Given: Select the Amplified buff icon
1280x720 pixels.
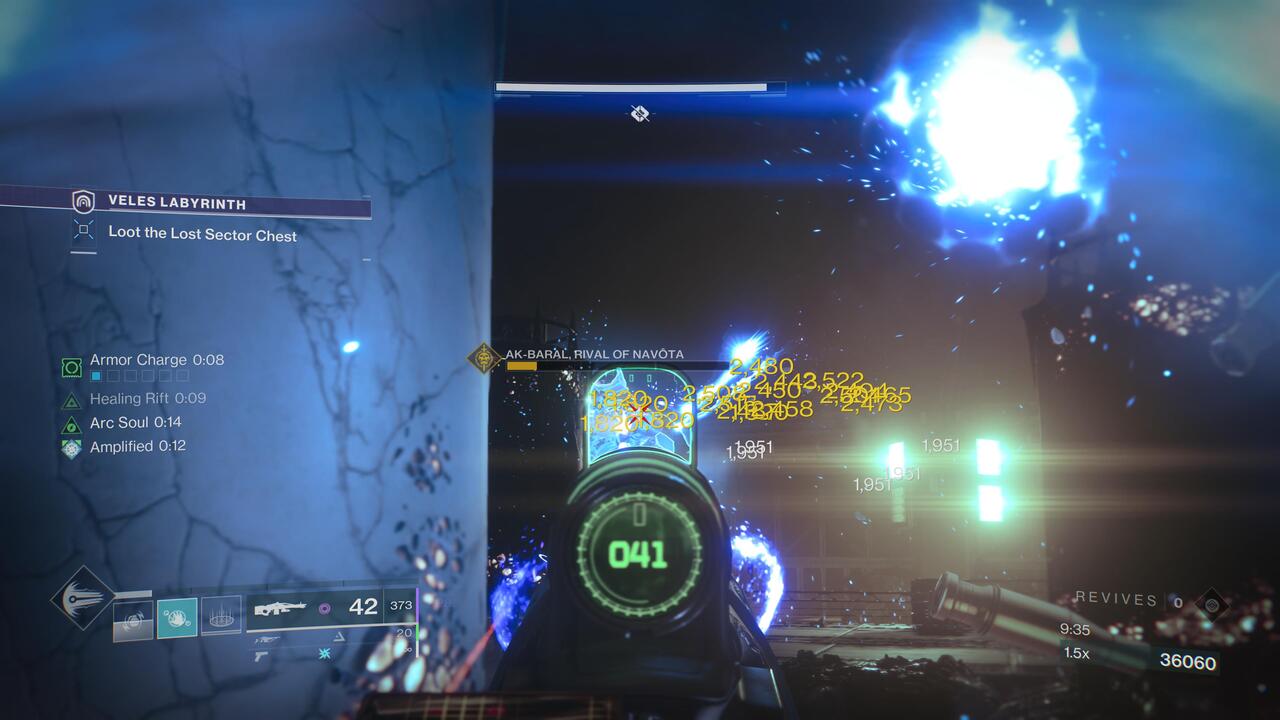Looking at the screenshot, I should coord(70,446).
